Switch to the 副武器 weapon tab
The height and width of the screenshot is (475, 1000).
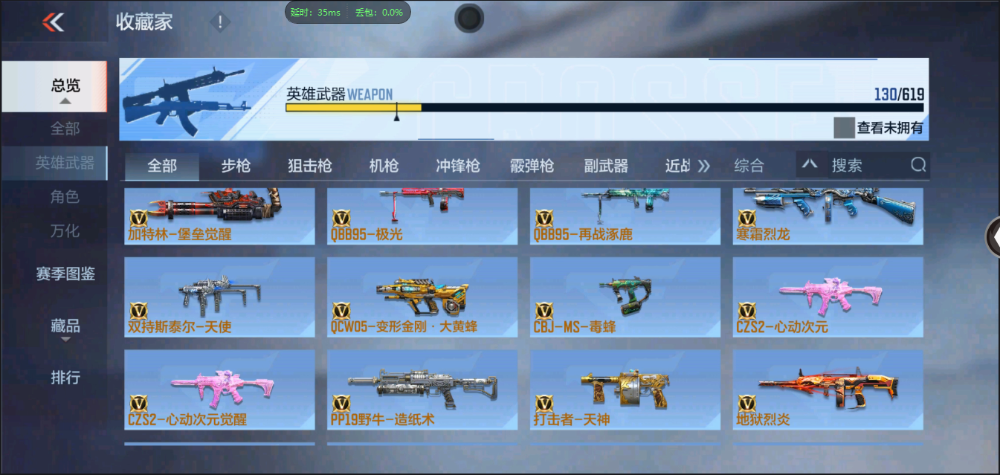point(606,166)
